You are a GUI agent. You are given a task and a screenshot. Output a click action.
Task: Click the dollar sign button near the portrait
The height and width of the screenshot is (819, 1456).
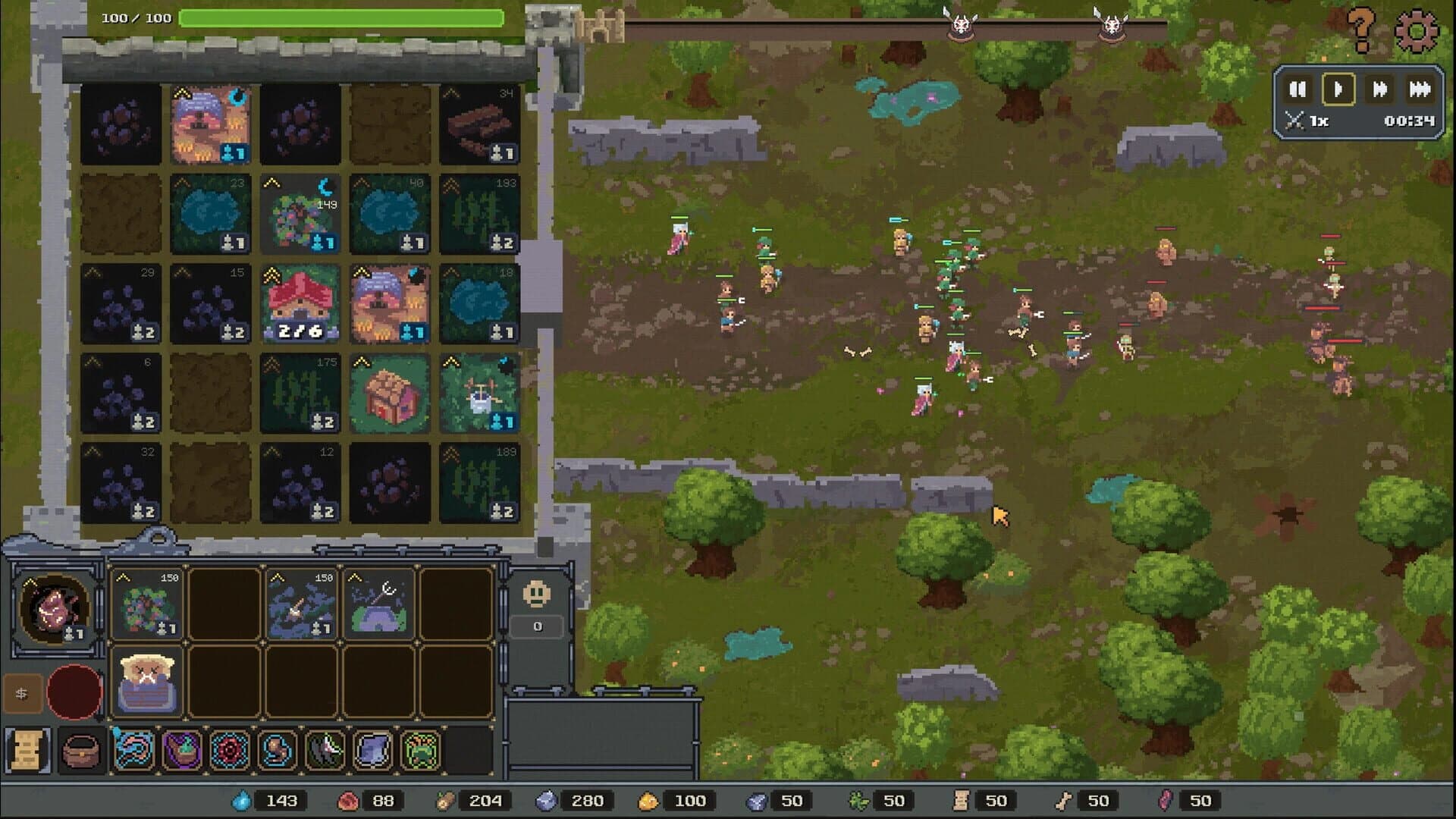coord(21,692)
